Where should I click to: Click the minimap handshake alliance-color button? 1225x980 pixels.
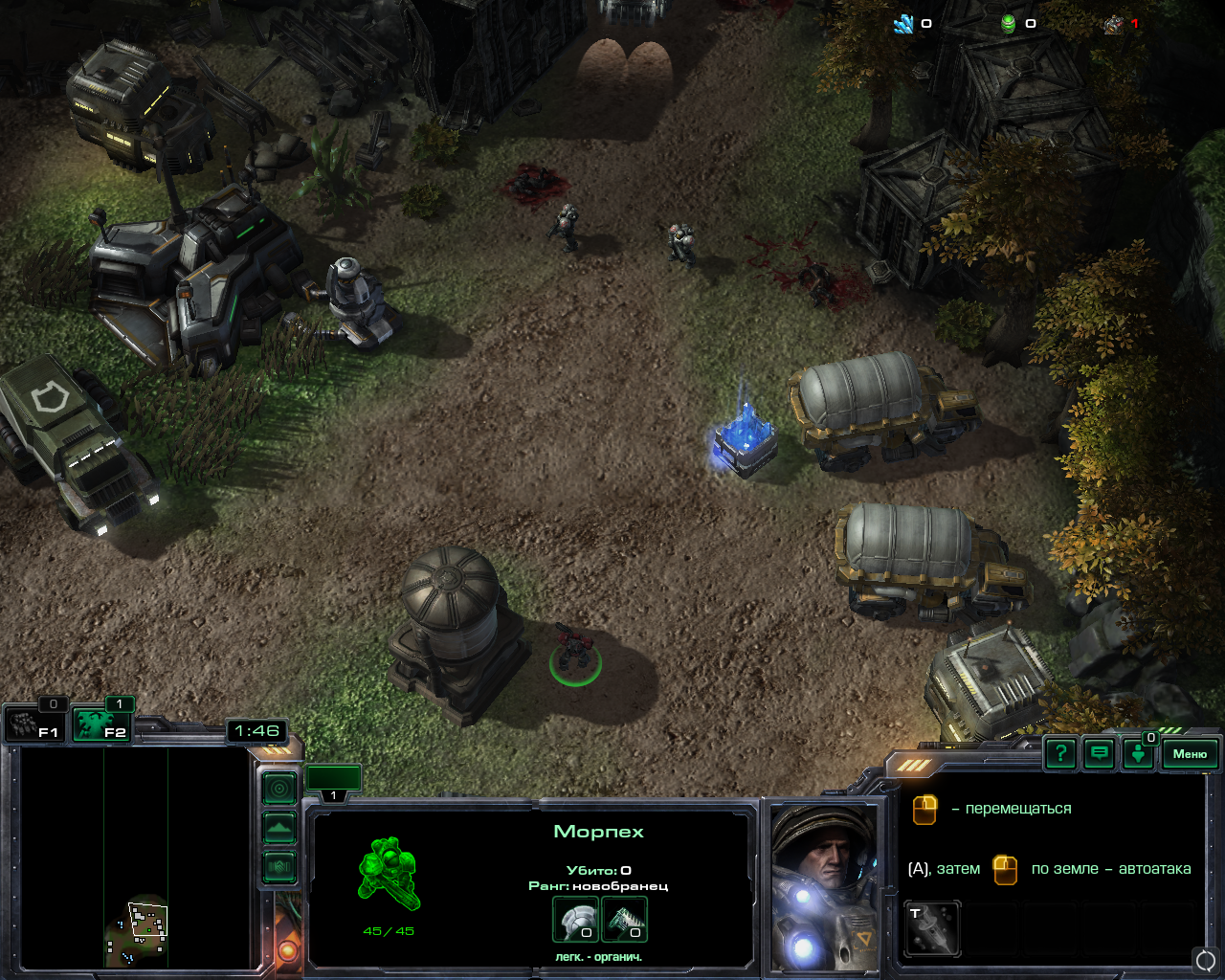coord(279,867)
